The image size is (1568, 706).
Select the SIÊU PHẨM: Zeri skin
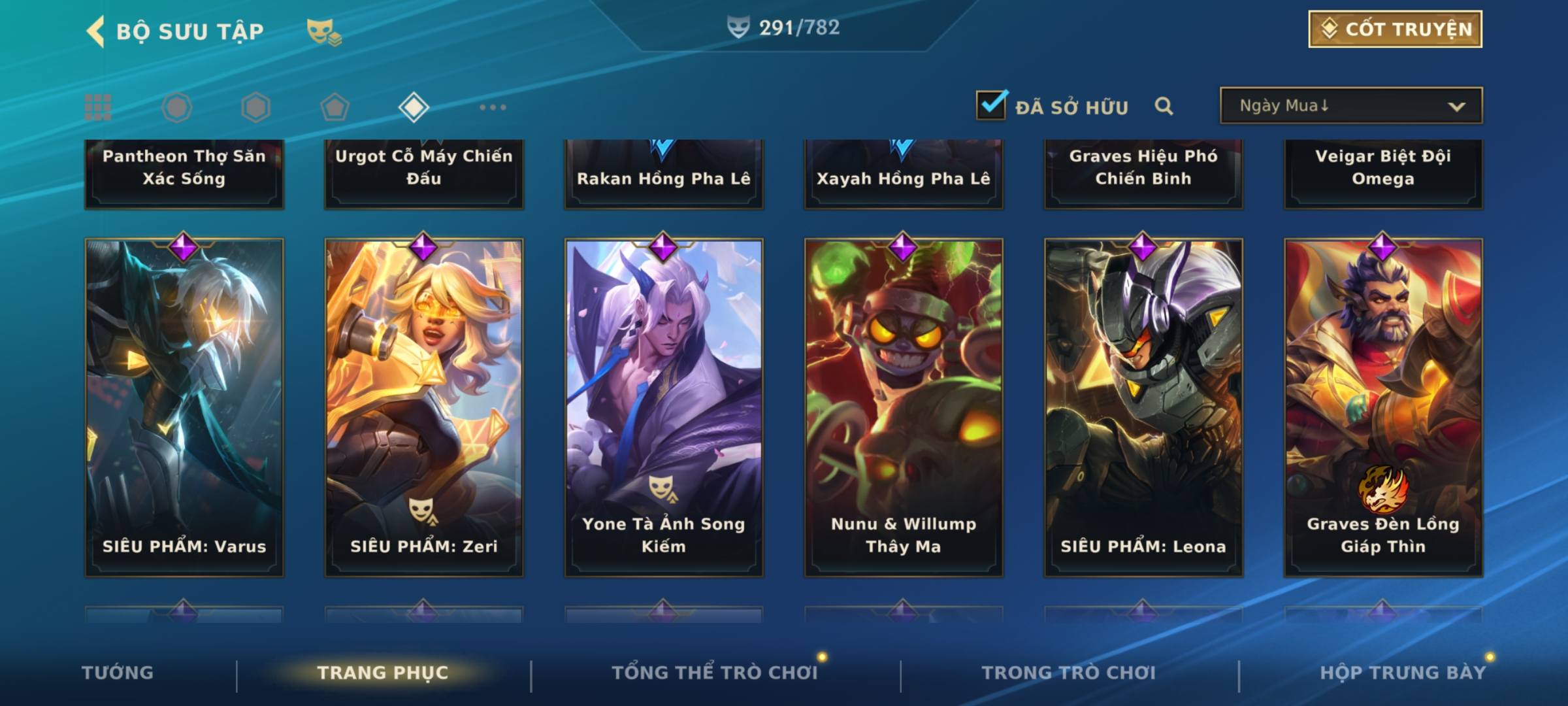click(424, 407)
